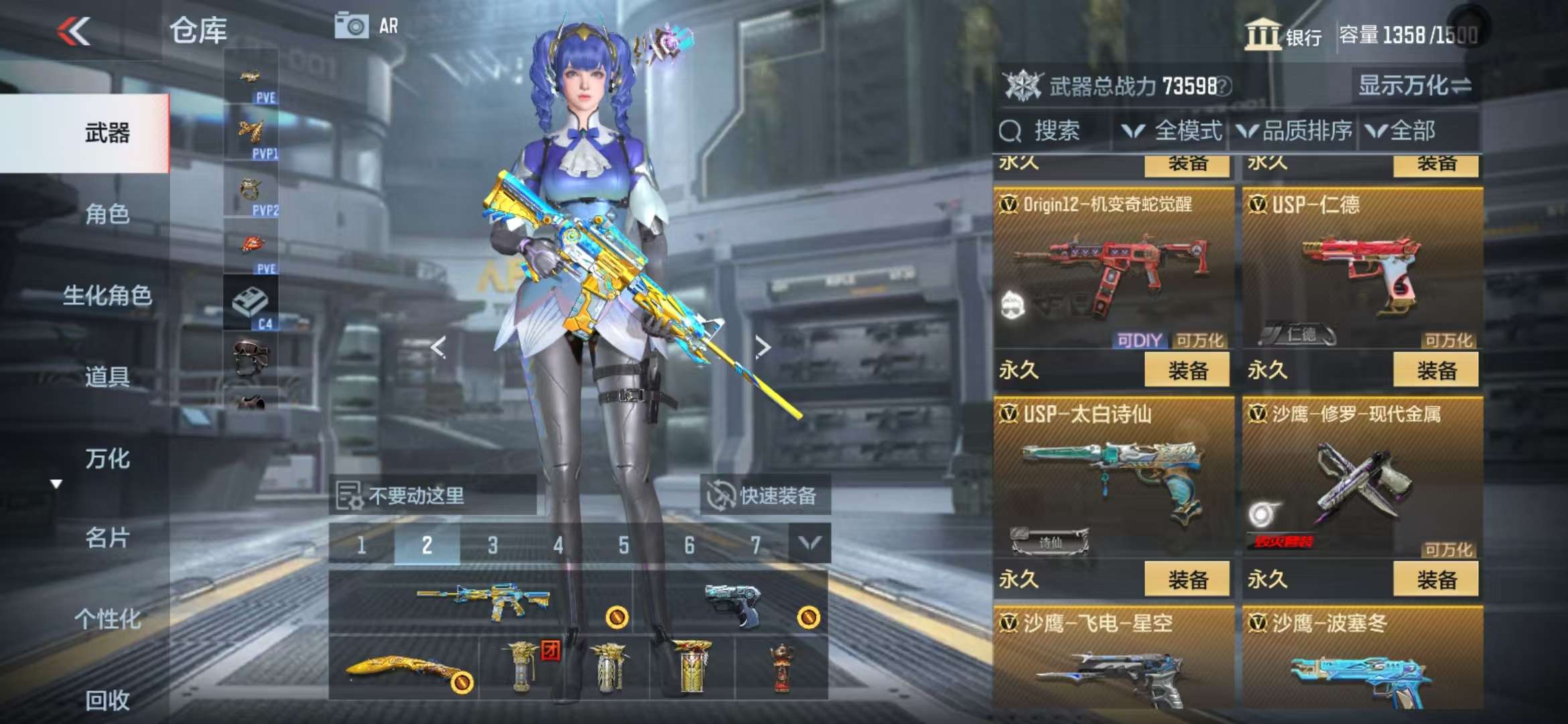Switch to loadout slot 3
This screenshot has height=724, width=1568.
click(493, 545)
